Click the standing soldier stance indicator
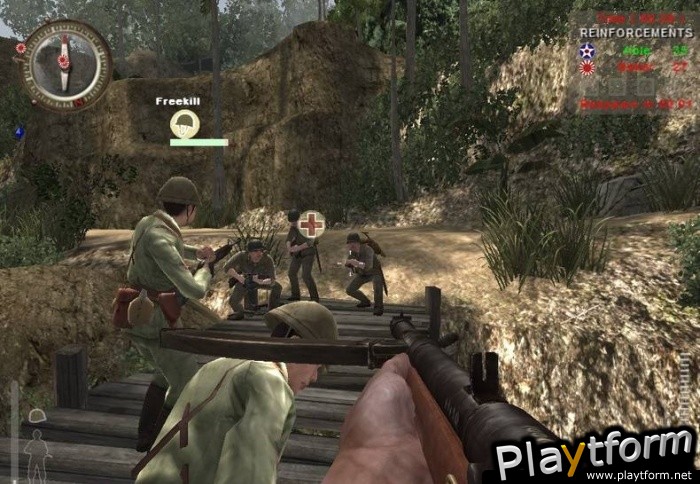Image resolution: width=700 pixels, height=484 pixels. pos(37,455)
